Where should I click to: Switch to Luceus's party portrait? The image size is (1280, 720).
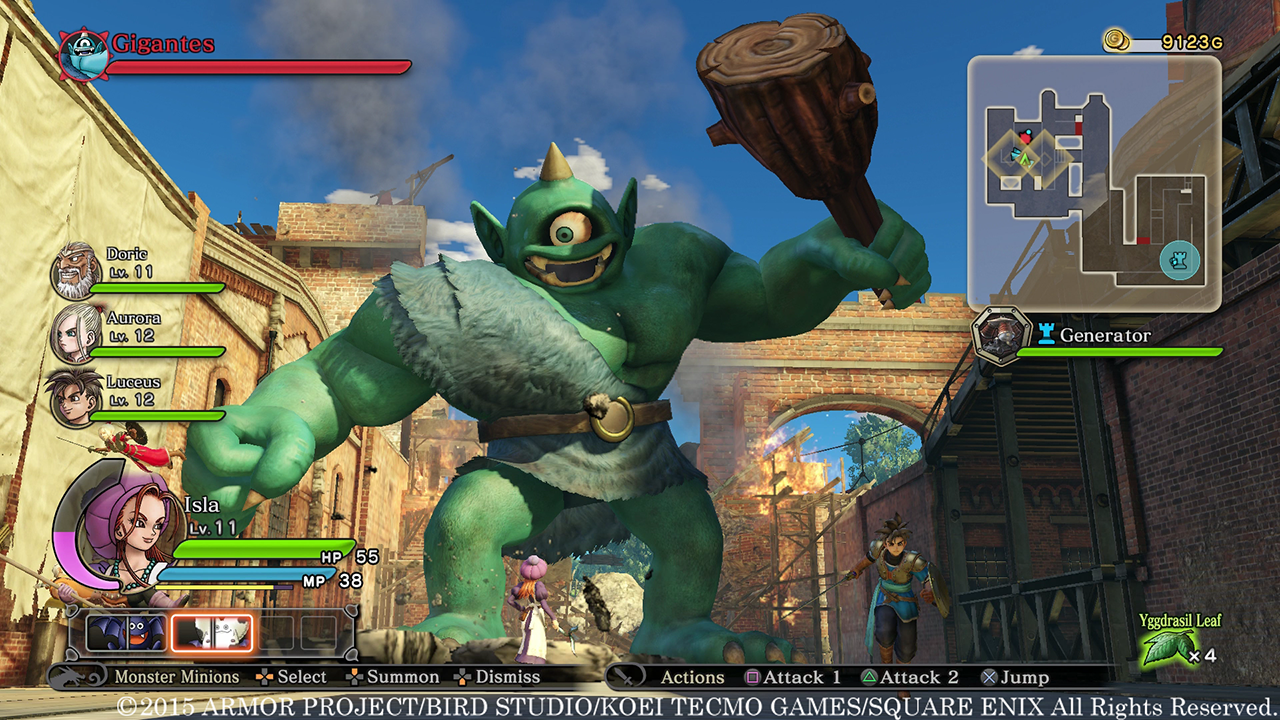75,397
